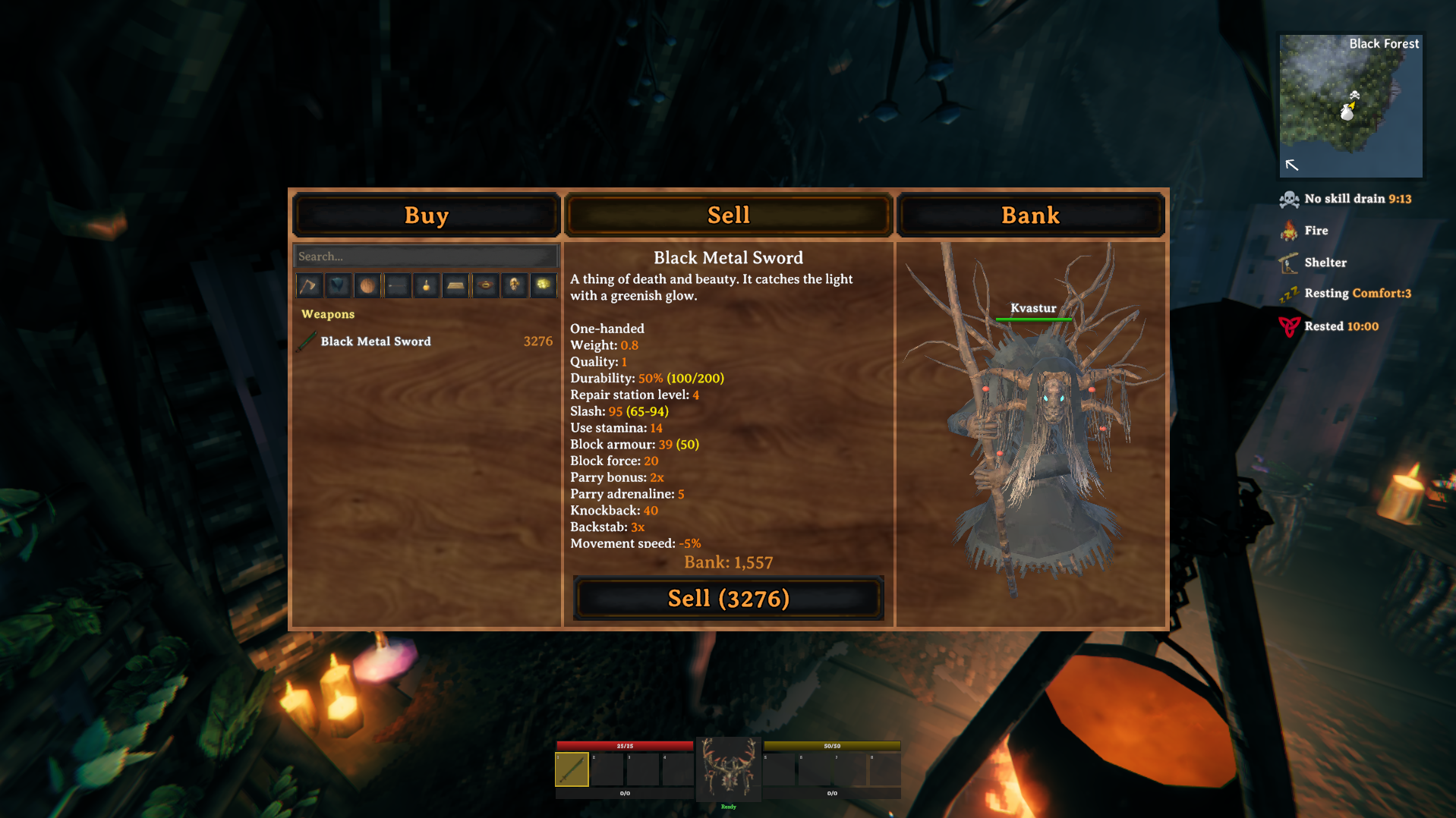Toggle the cape armor filter

337,285
